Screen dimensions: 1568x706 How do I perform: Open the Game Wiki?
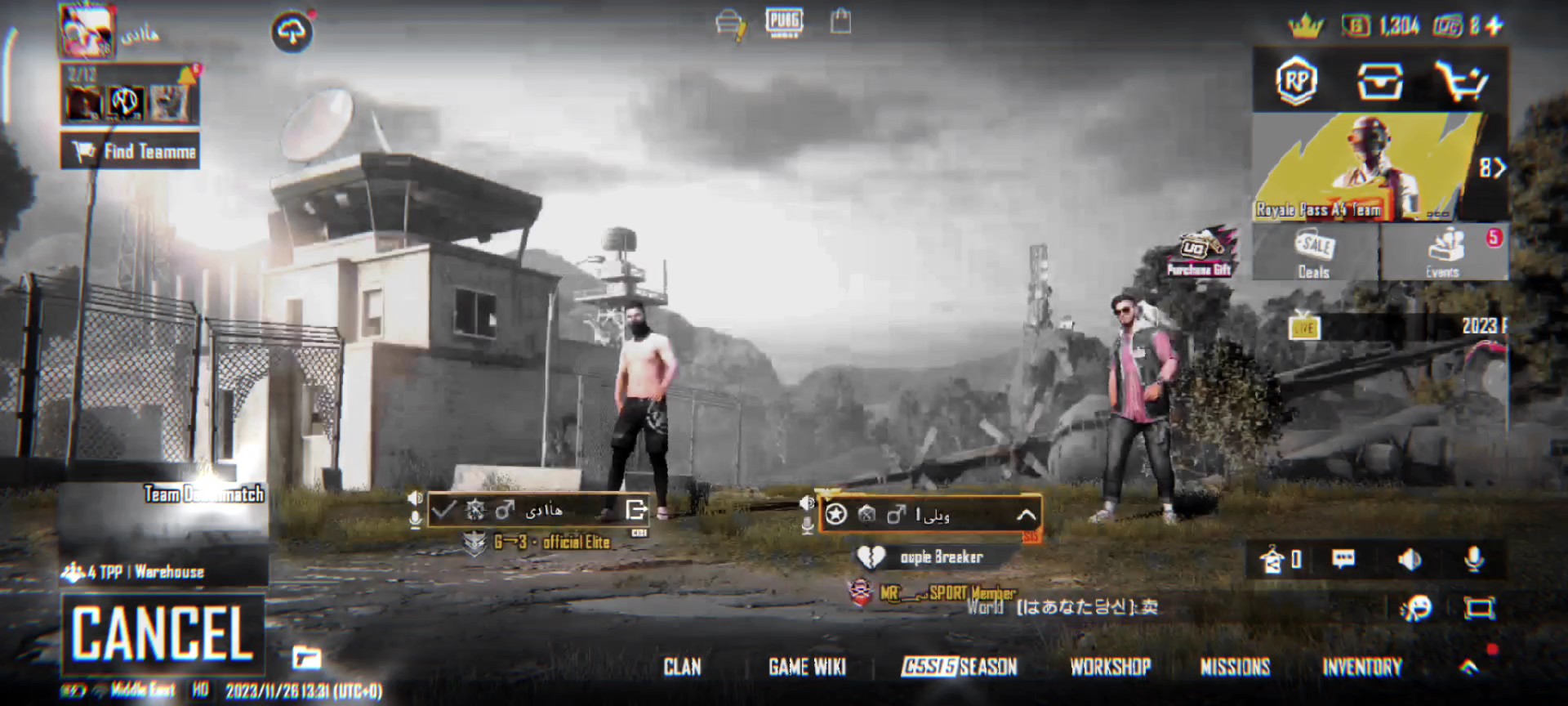coord(807,668)
